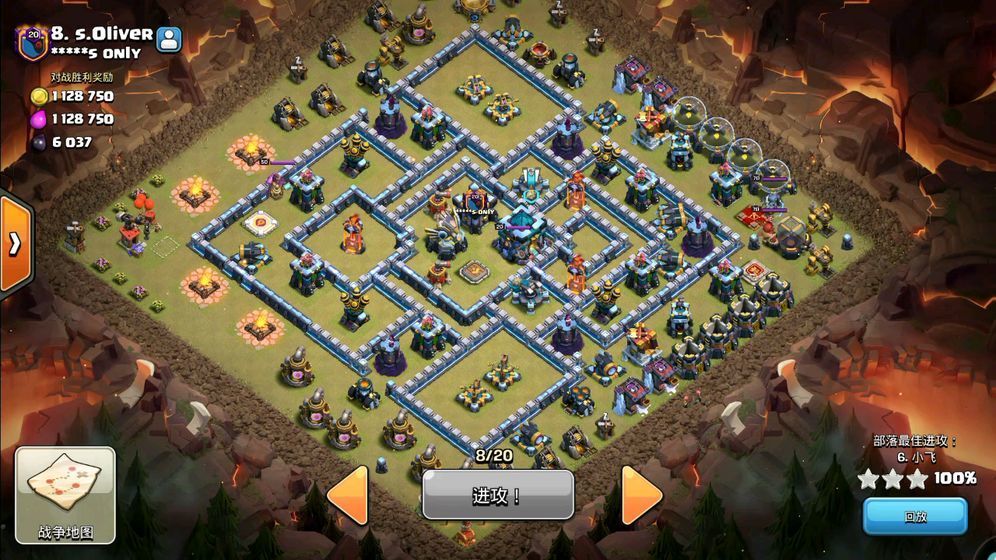Start the attack with the 进攻! button
Viewport: 996px width, 560px height.
tap(497, 495)
